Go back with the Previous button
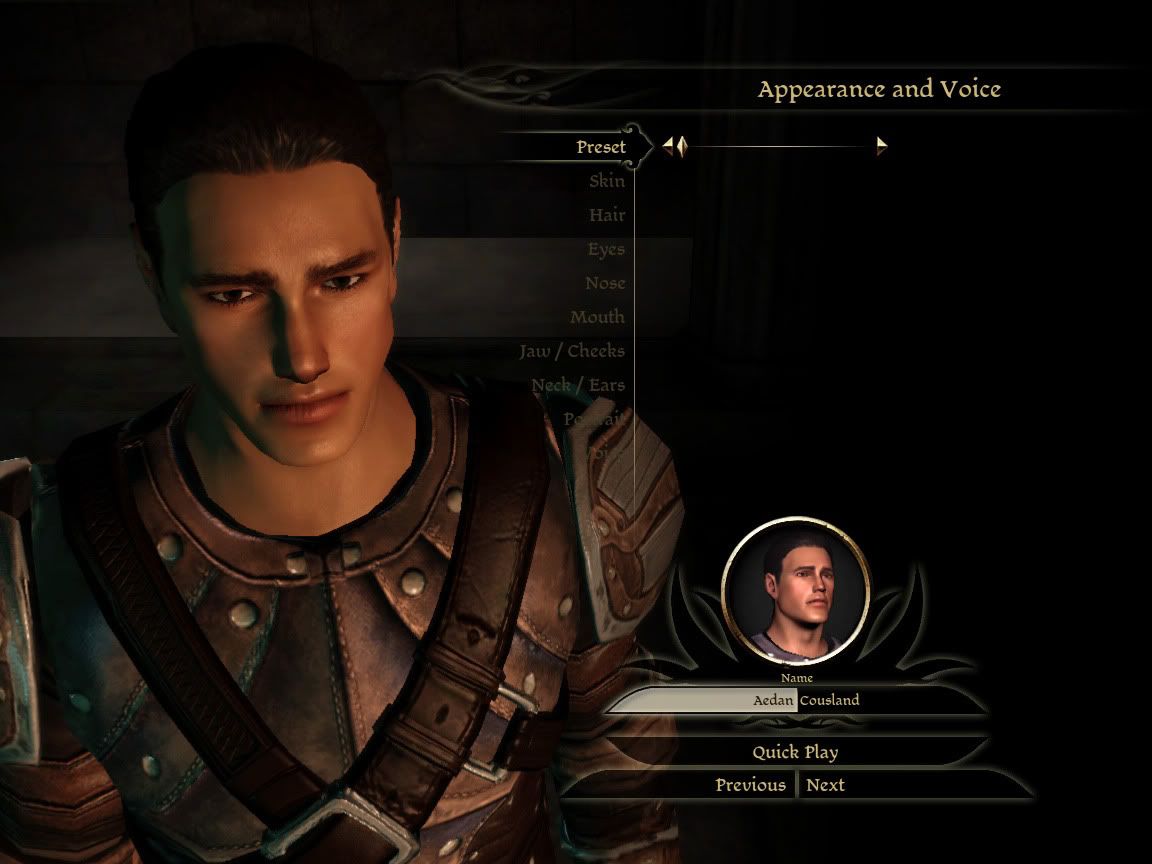 (750, 785)
